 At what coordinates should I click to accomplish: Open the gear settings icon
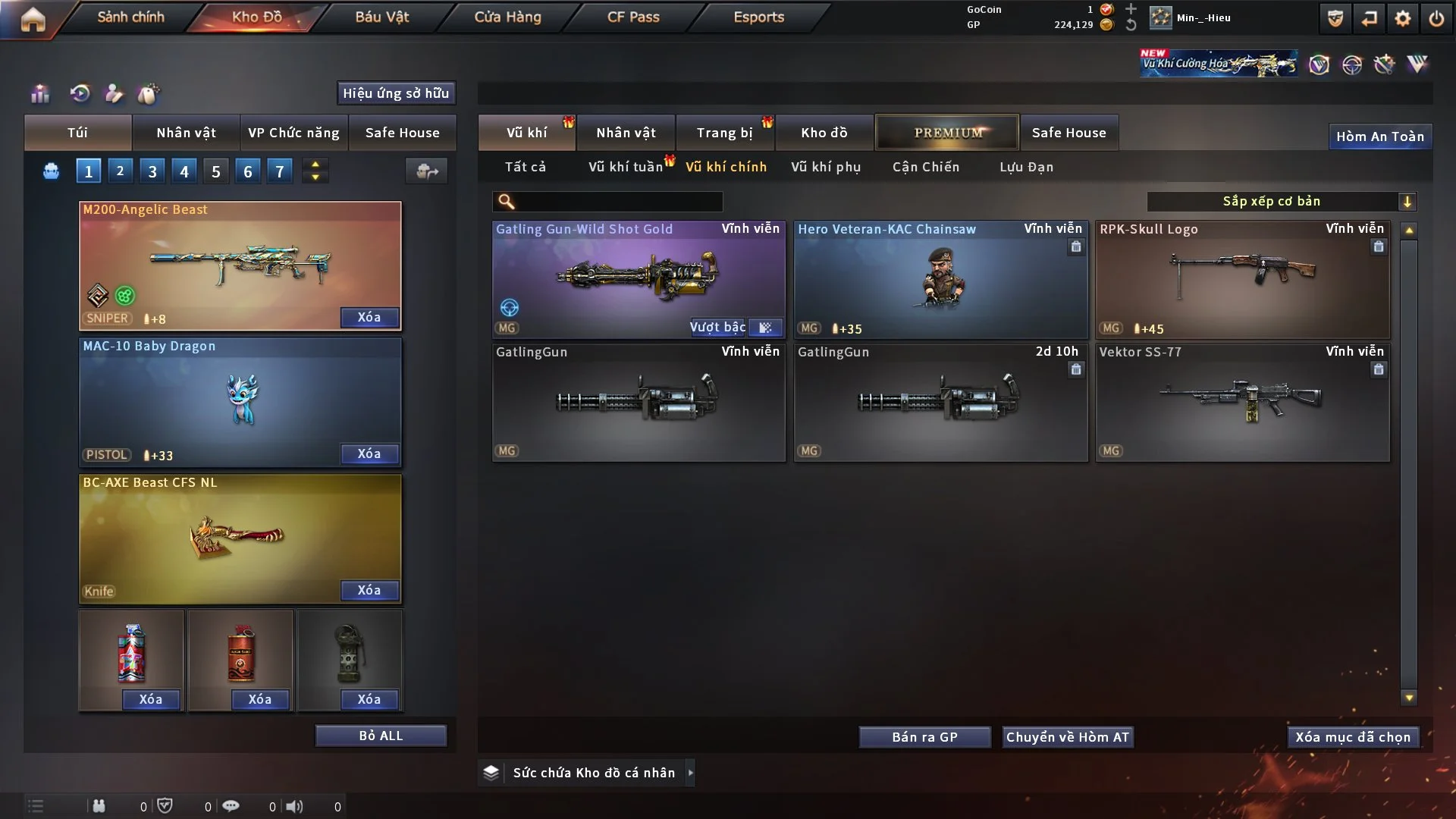click(x=1403, y=18)
